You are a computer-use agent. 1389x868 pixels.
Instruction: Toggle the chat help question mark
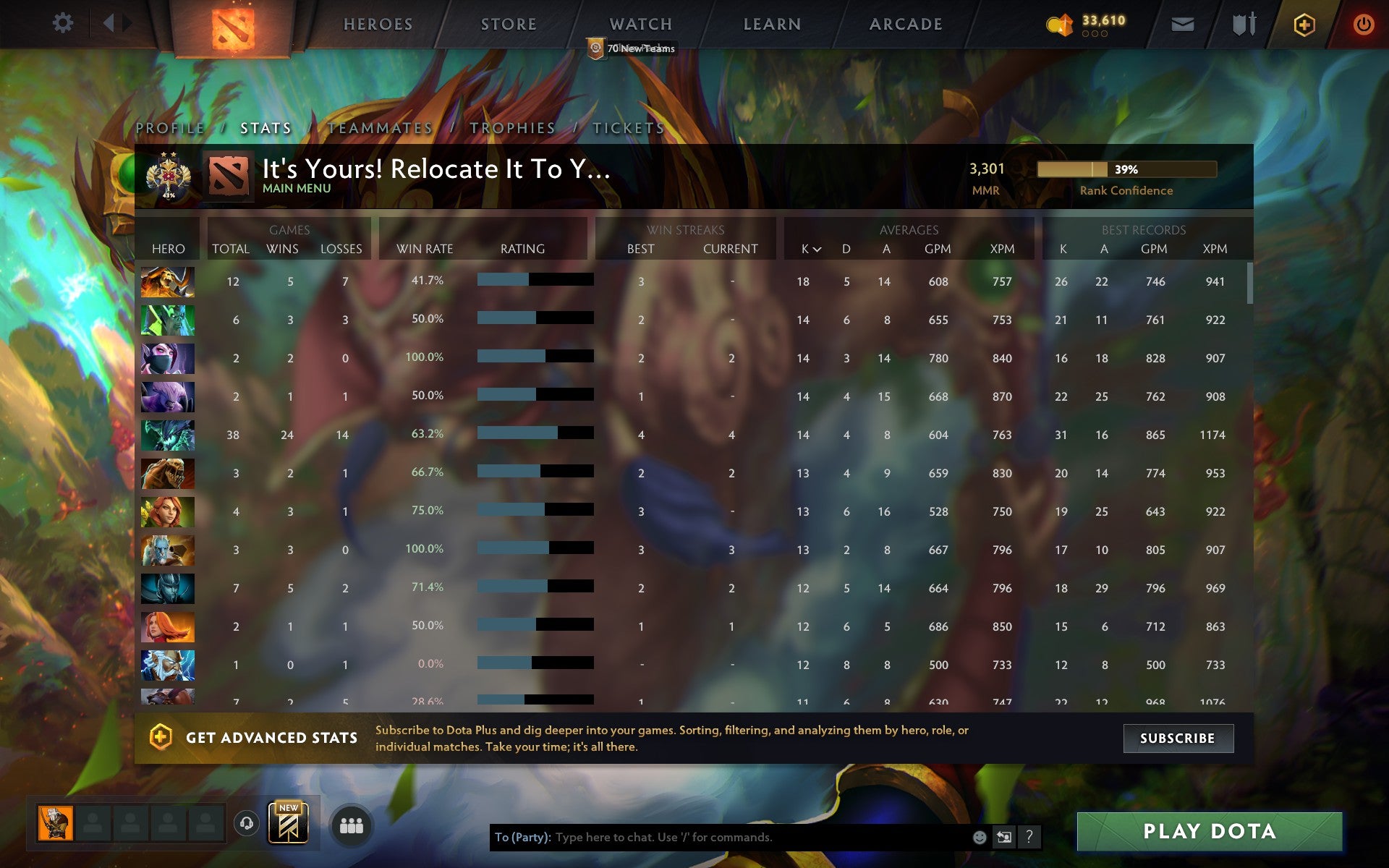coord(1029,836)
